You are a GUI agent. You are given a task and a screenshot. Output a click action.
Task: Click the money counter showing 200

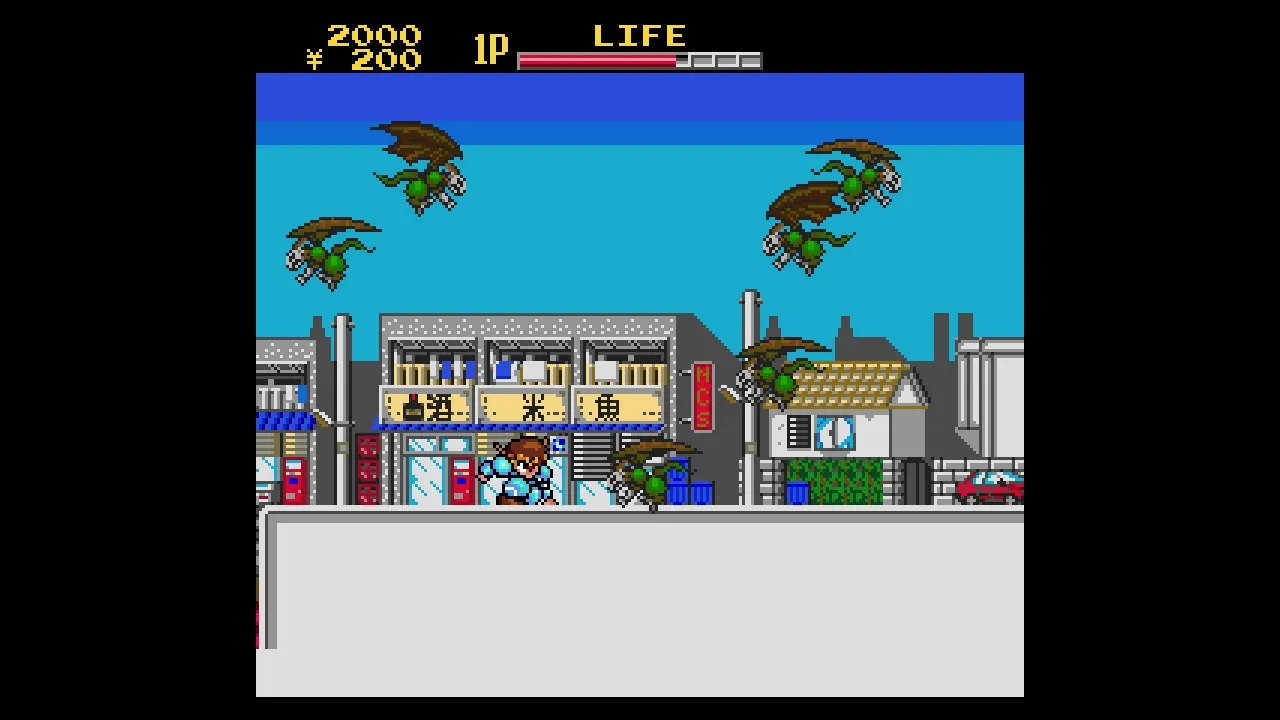pyautogui.click(x=390, y=60)
